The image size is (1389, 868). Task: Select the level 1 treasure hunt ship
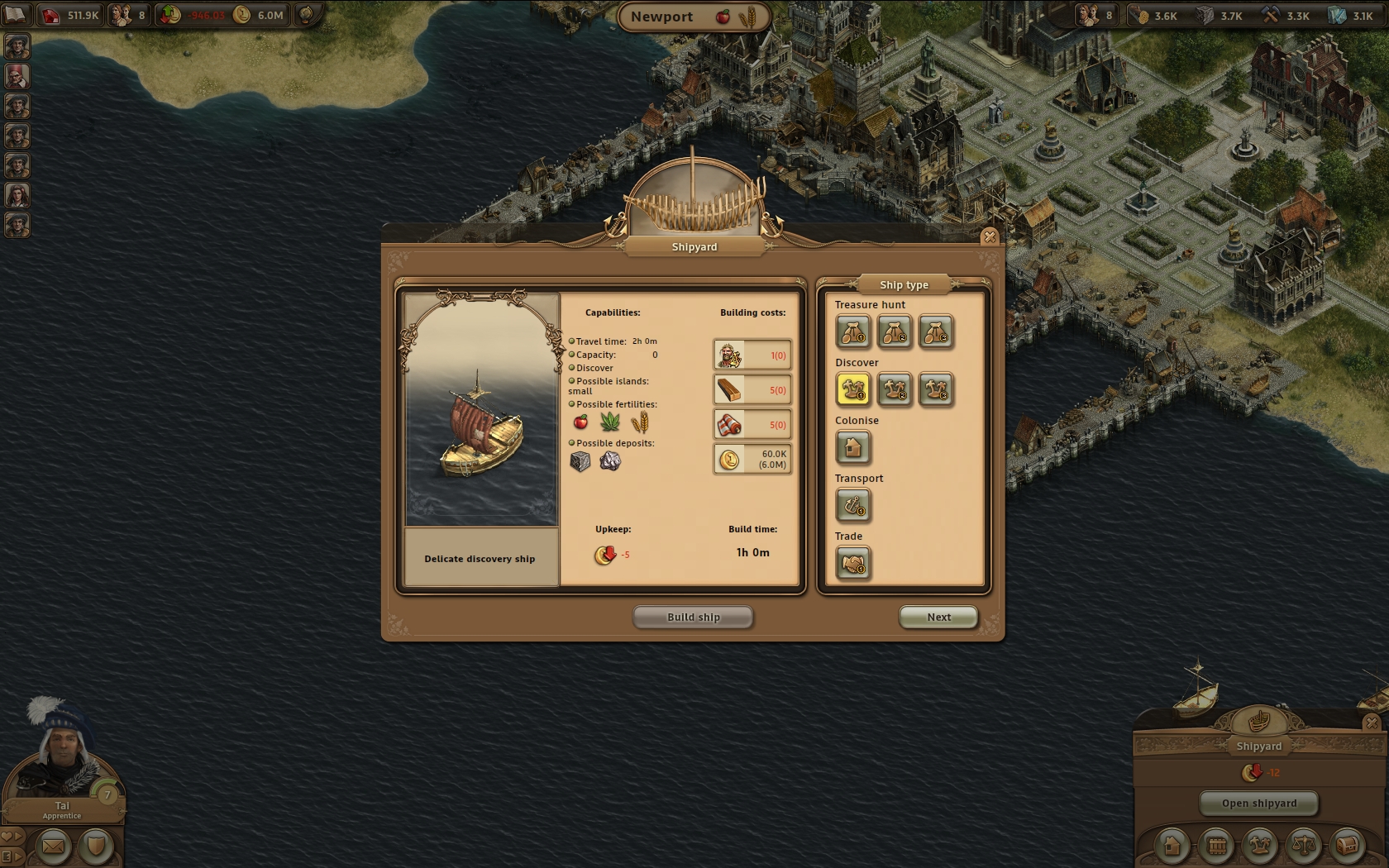coord(853,331)
